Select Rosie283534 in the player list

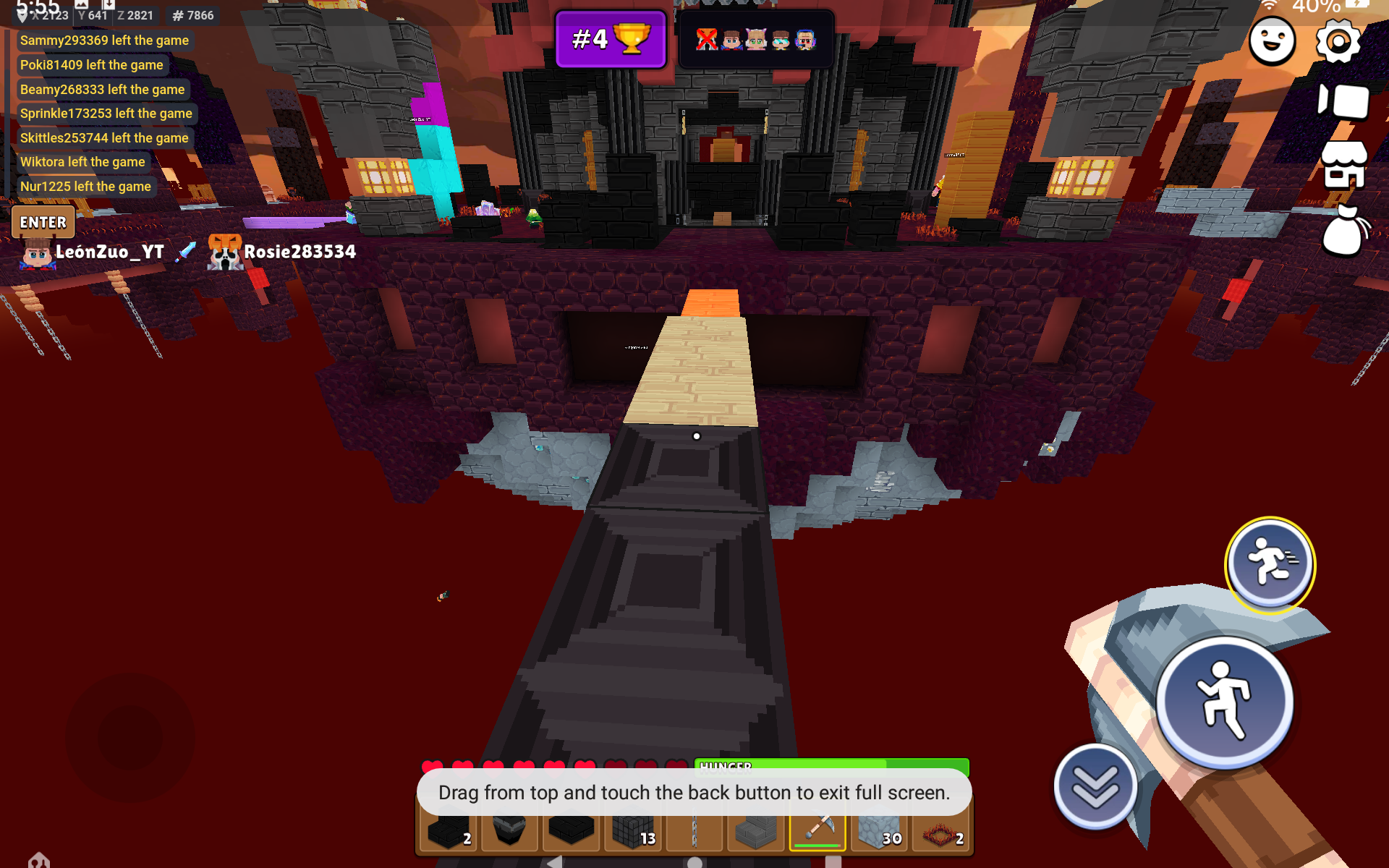[299, 252]
